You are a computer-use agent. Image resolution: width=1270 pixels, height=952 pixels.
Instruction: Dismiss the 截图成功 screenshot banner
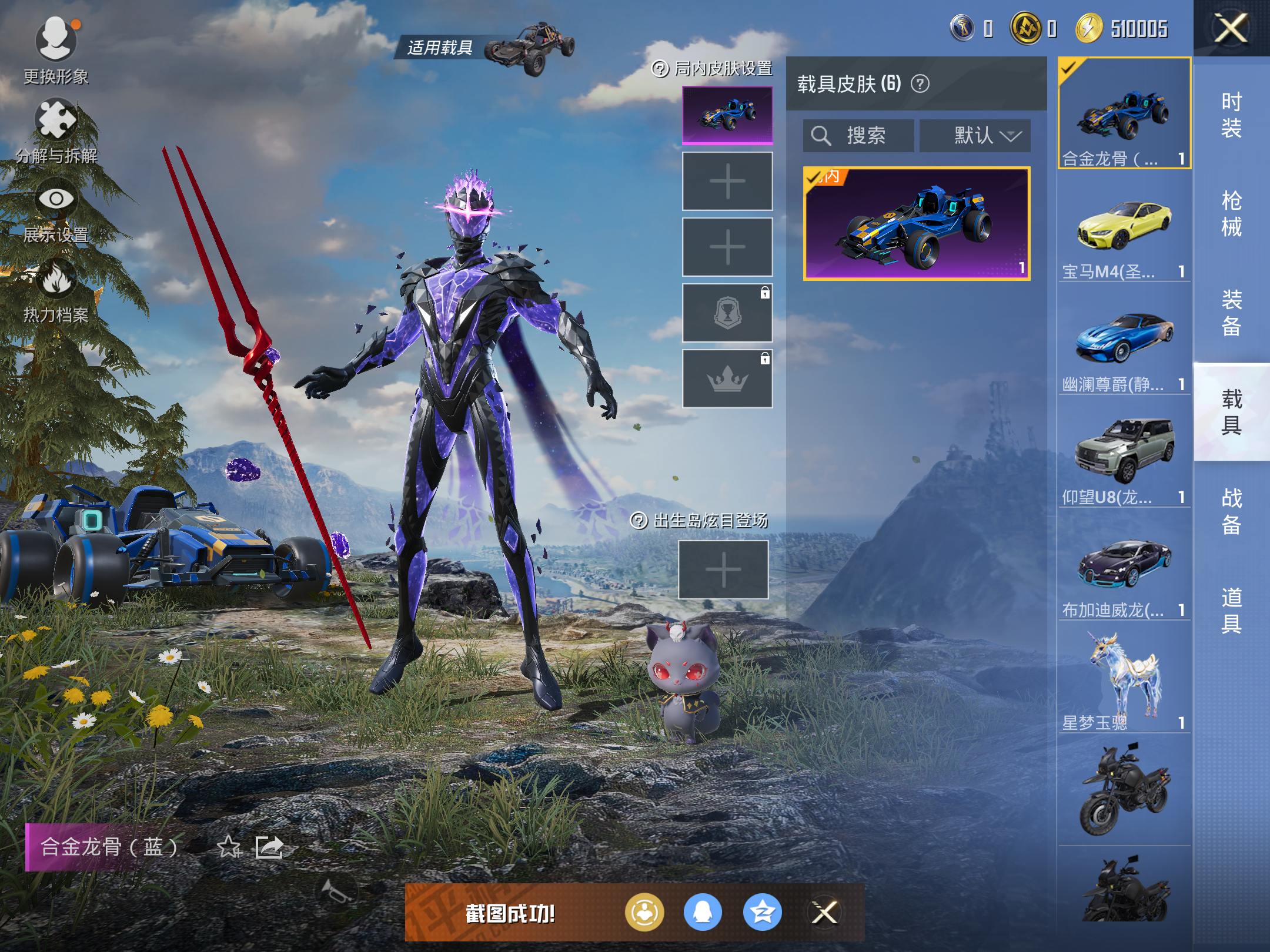point(824,913)
